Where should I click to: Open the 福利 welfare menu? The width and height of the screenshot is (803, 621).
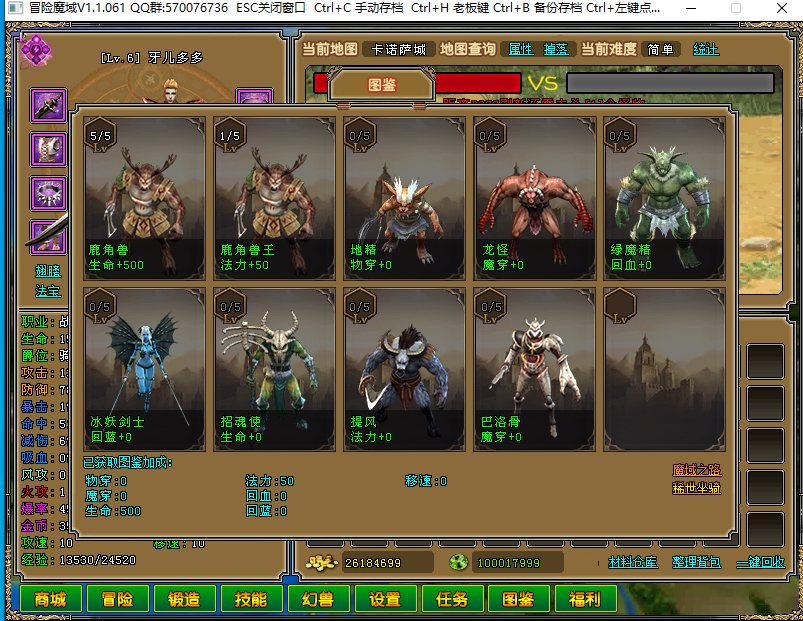point(586,599)
